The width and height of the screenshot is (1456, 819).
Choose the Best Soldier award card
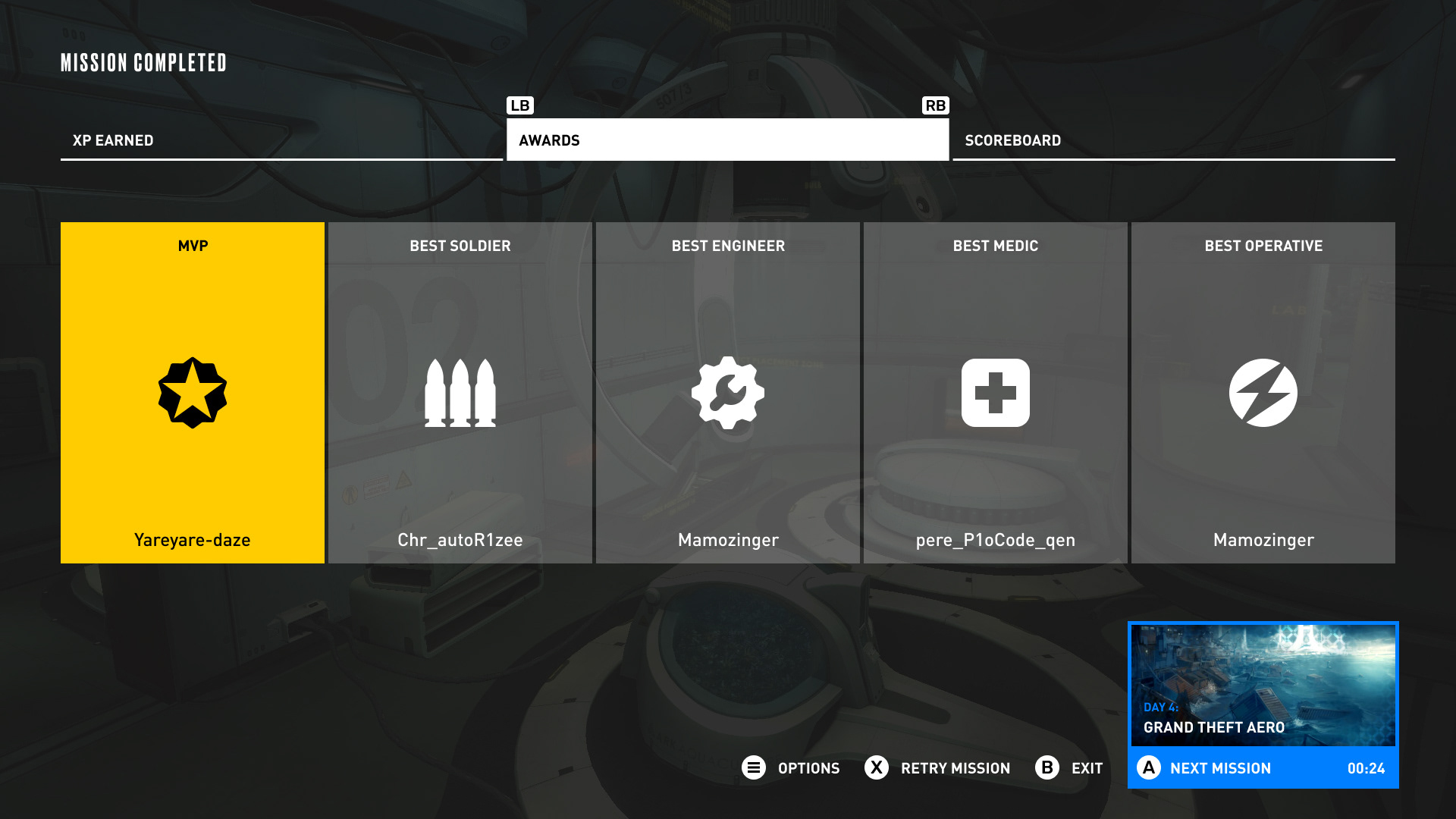[460, 392]
